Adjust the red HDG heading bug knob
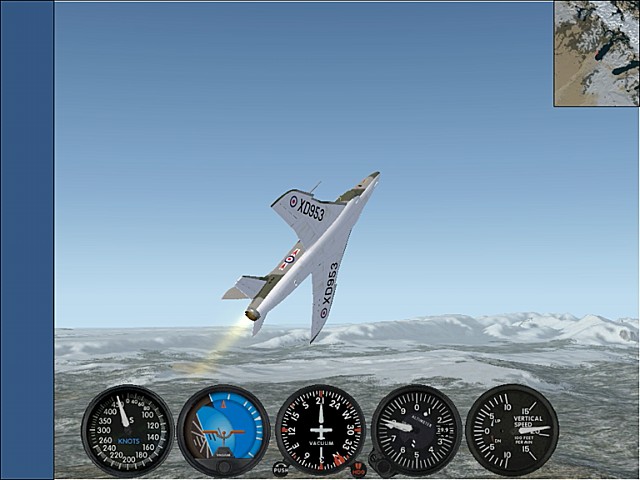The image size is (640, 480). [358, 468]
